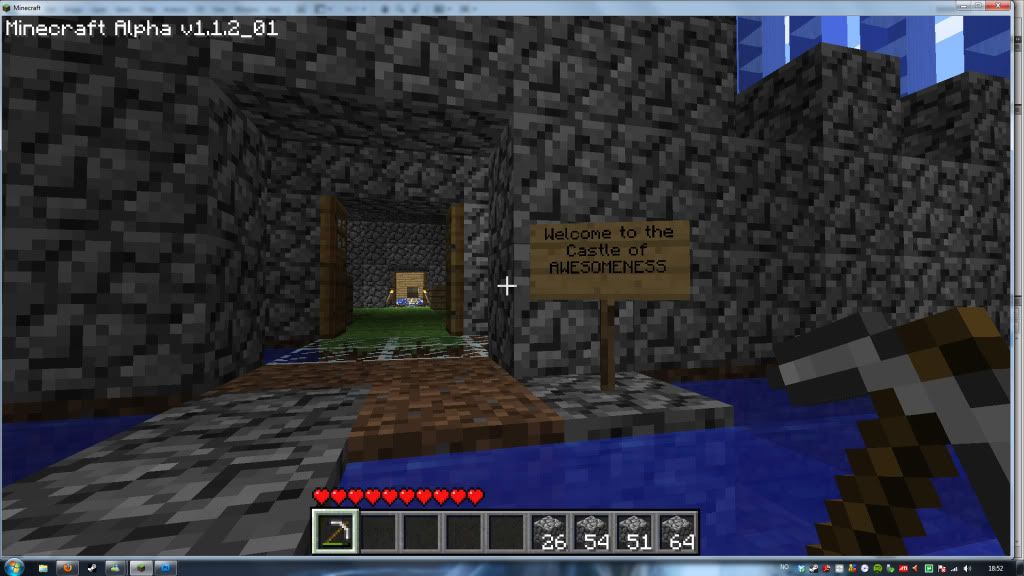The width and height of the screenshot is (1024, 576).
Task: Open the Windows Start menu
Action: 13,567
